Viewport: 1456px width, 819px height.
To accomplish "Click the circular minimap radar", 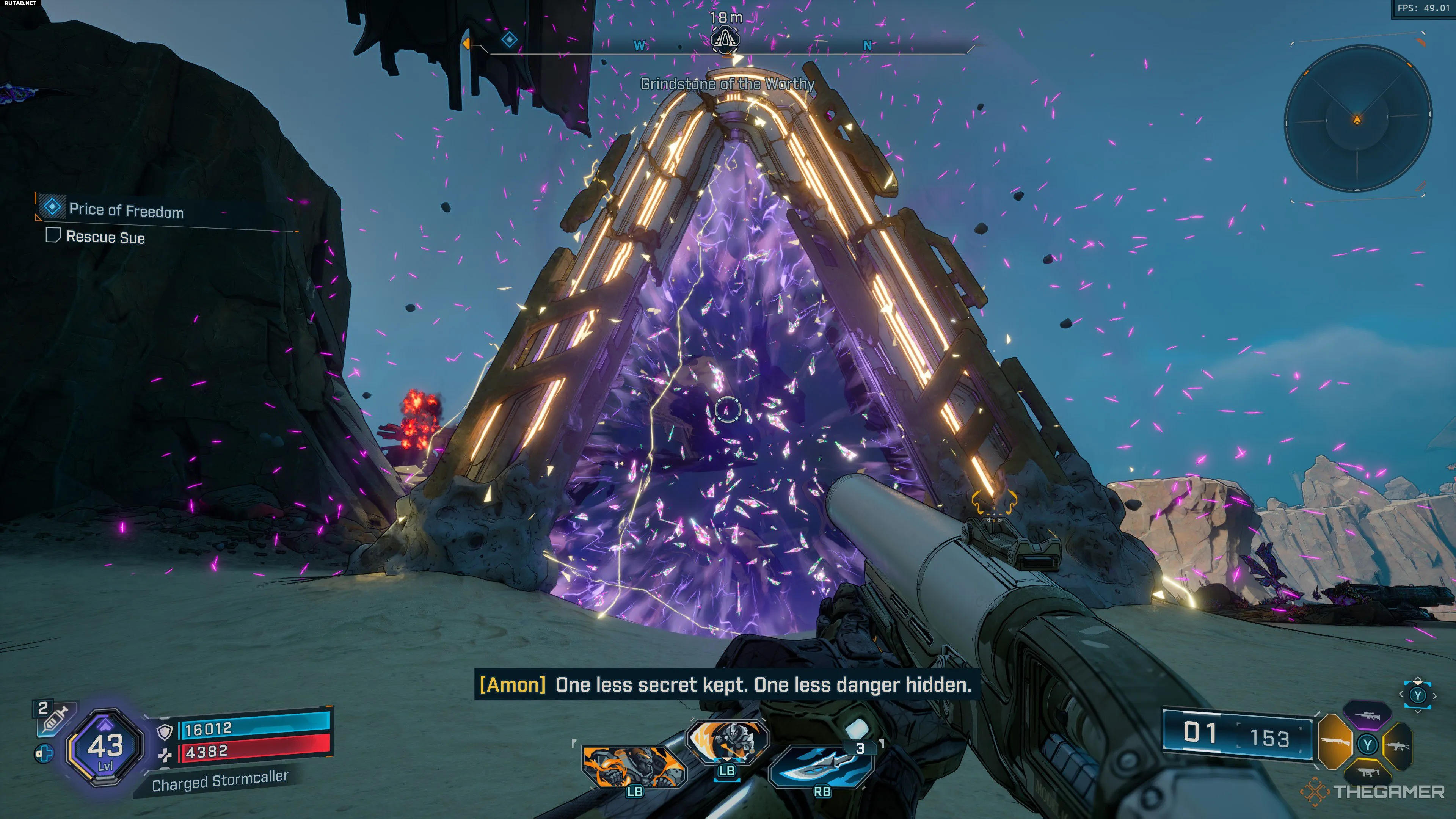I will tap(1357, 119).
